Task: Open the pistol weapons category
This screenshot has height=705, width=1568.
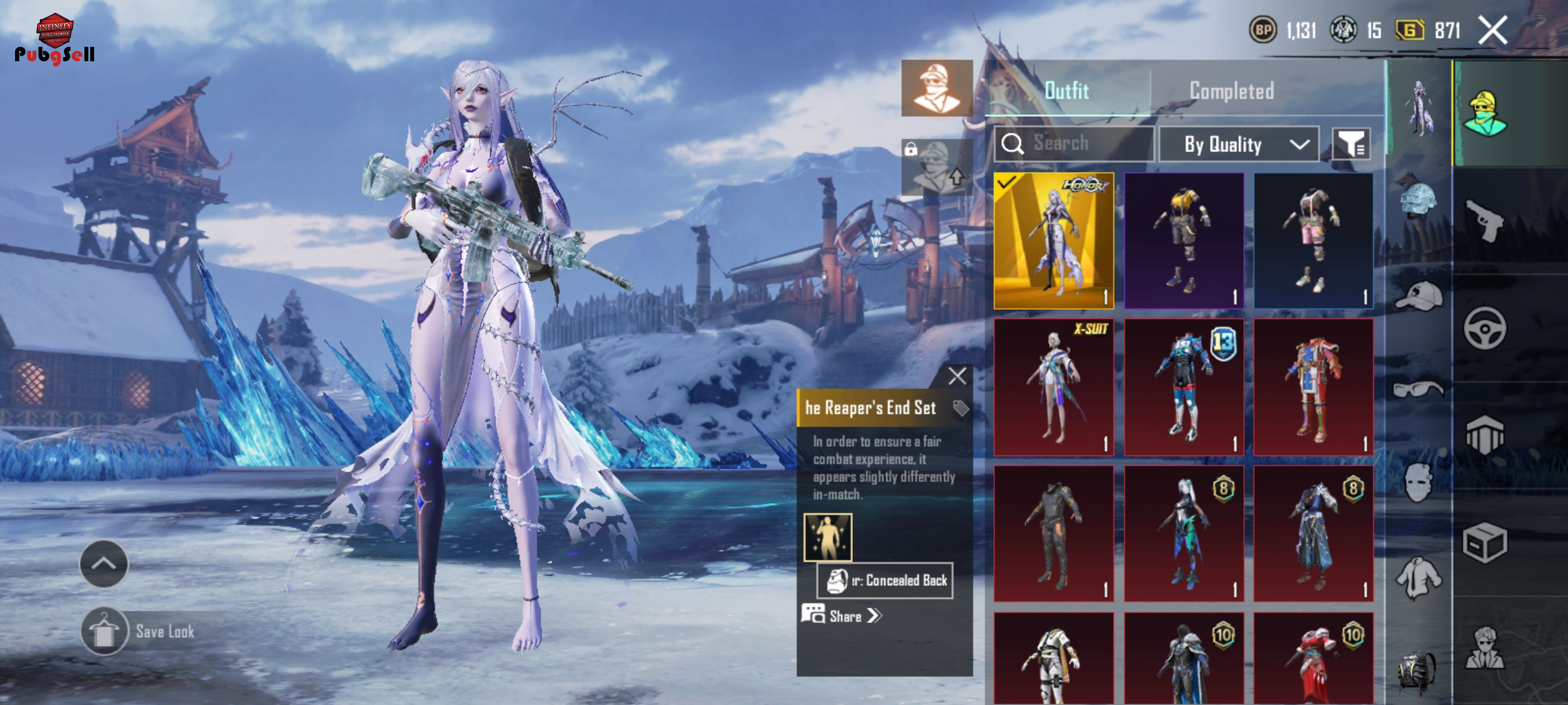Action: pyautogui.click(x=1485, y=220)
